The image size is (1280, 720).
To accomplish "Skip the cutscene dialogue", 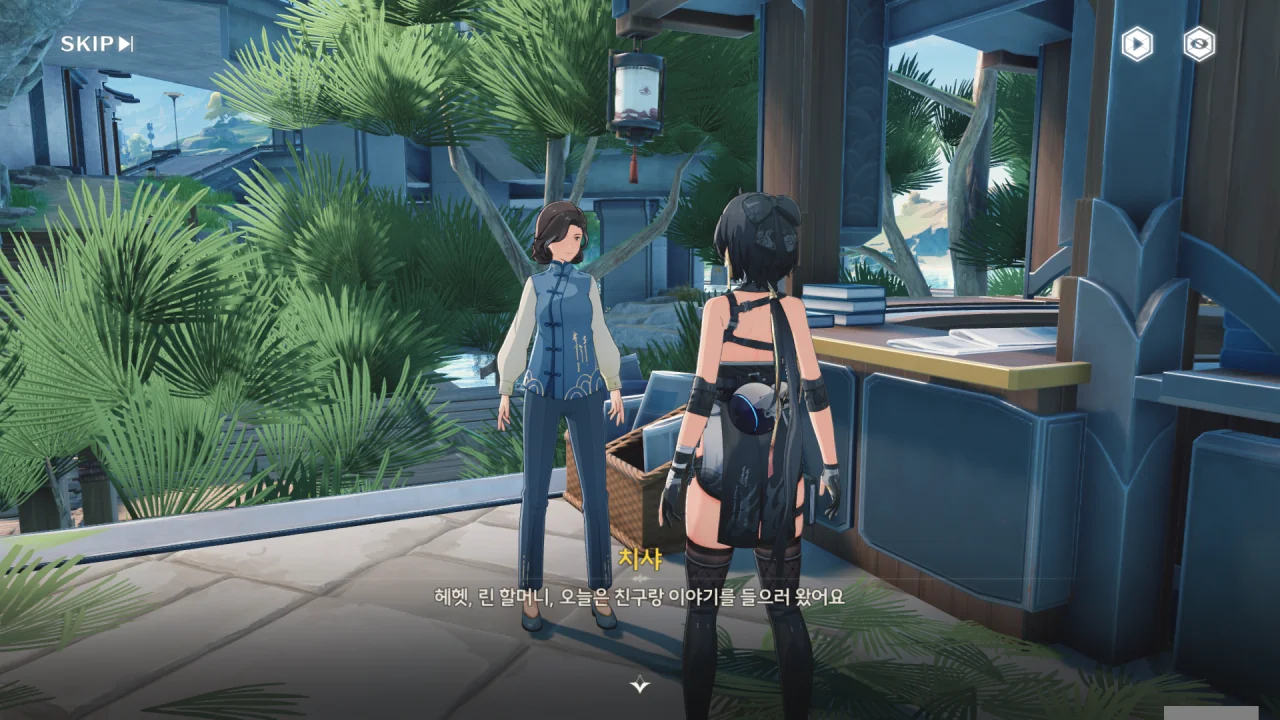I will click(x=96, y=43).
